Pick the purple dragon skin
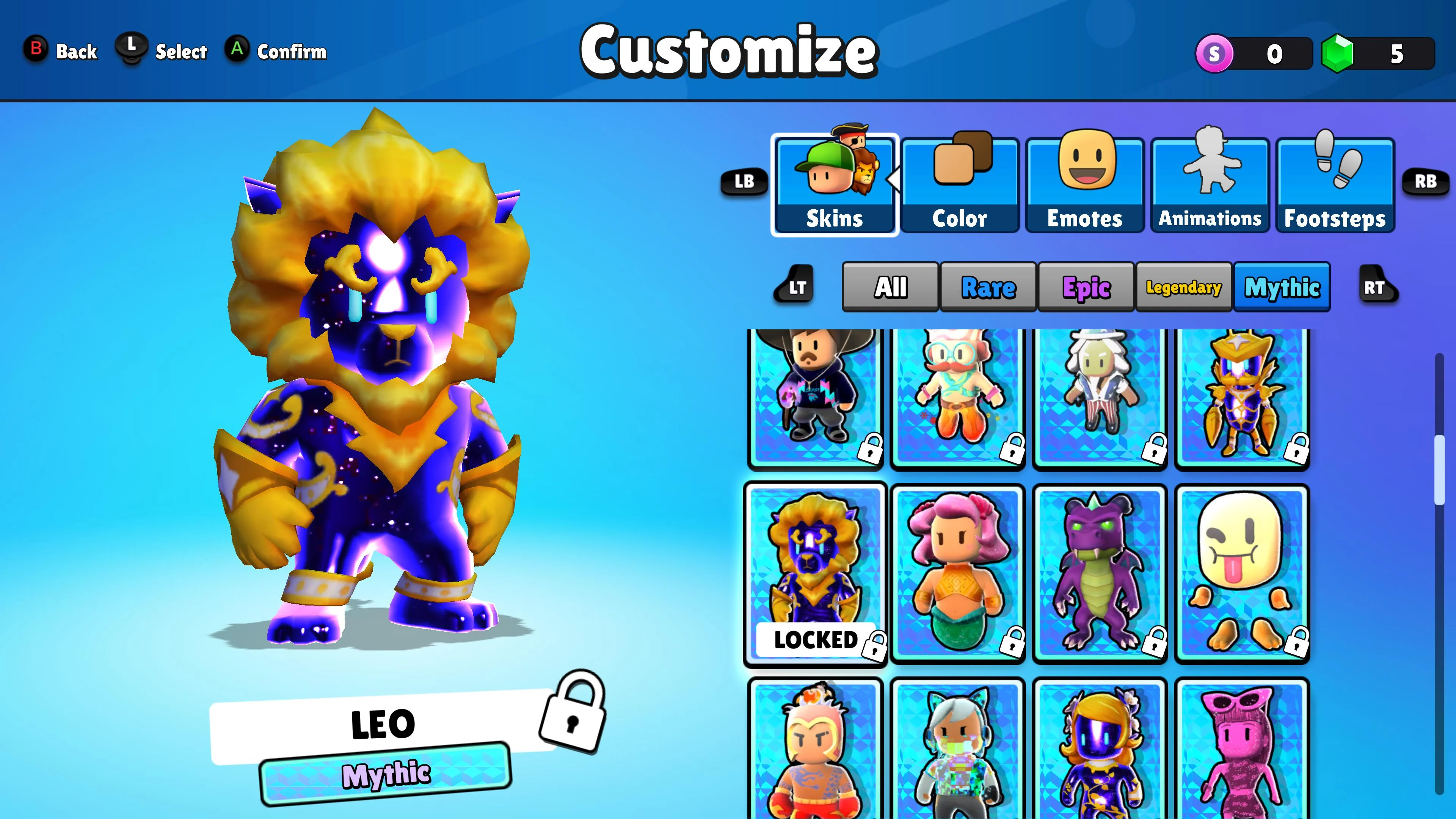 coord(1099,574)
